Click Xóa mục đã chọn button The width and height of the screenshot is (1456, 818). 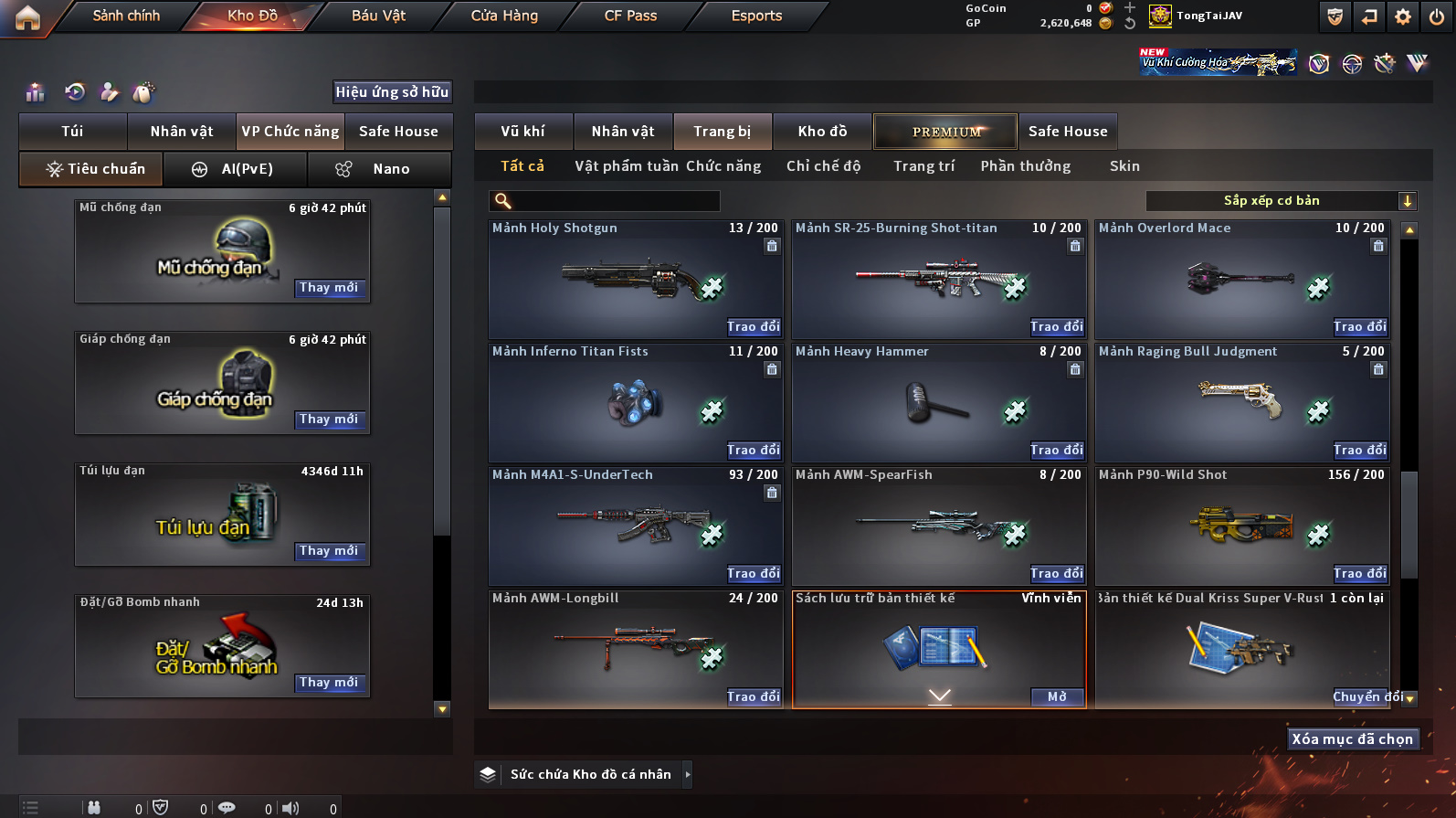[x=1352, y=738]
